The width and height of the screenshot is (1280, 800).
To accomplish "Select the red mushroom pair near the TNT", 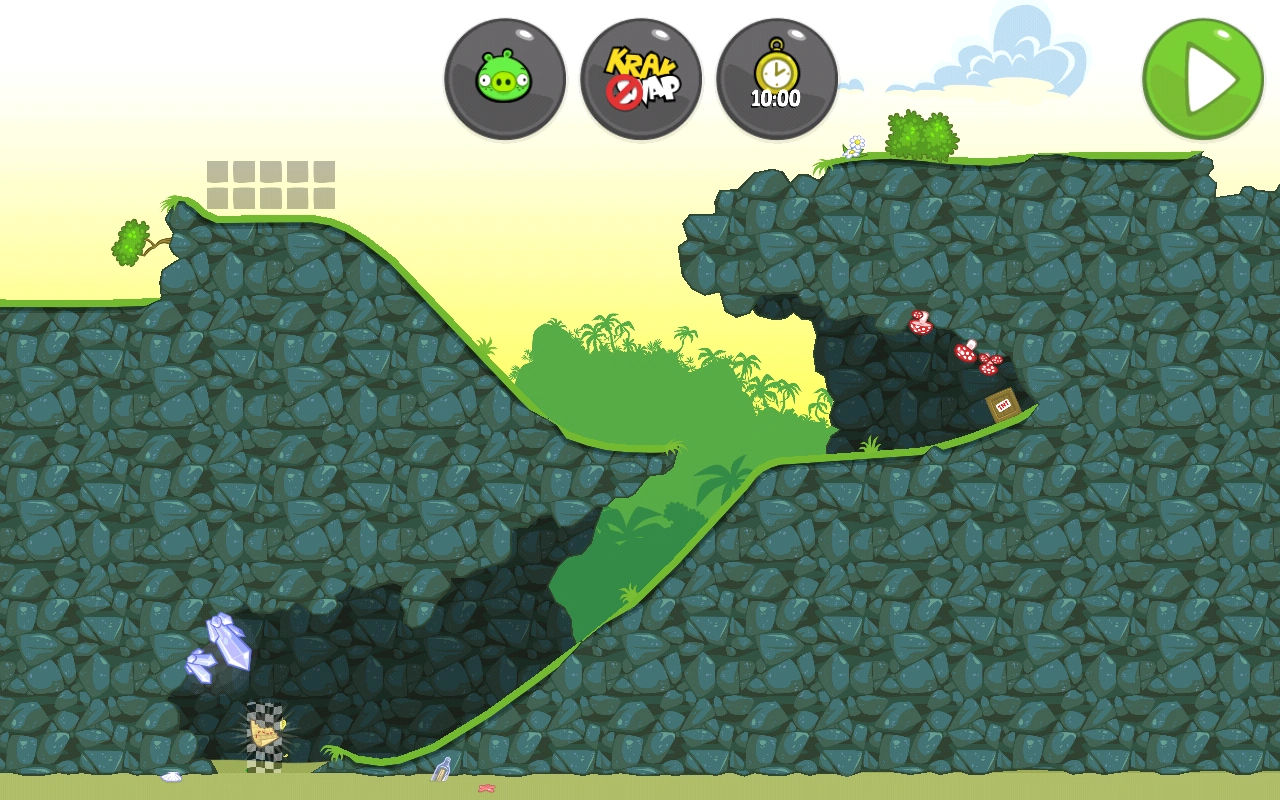I will pyautogui.click(x=920, y=323).
